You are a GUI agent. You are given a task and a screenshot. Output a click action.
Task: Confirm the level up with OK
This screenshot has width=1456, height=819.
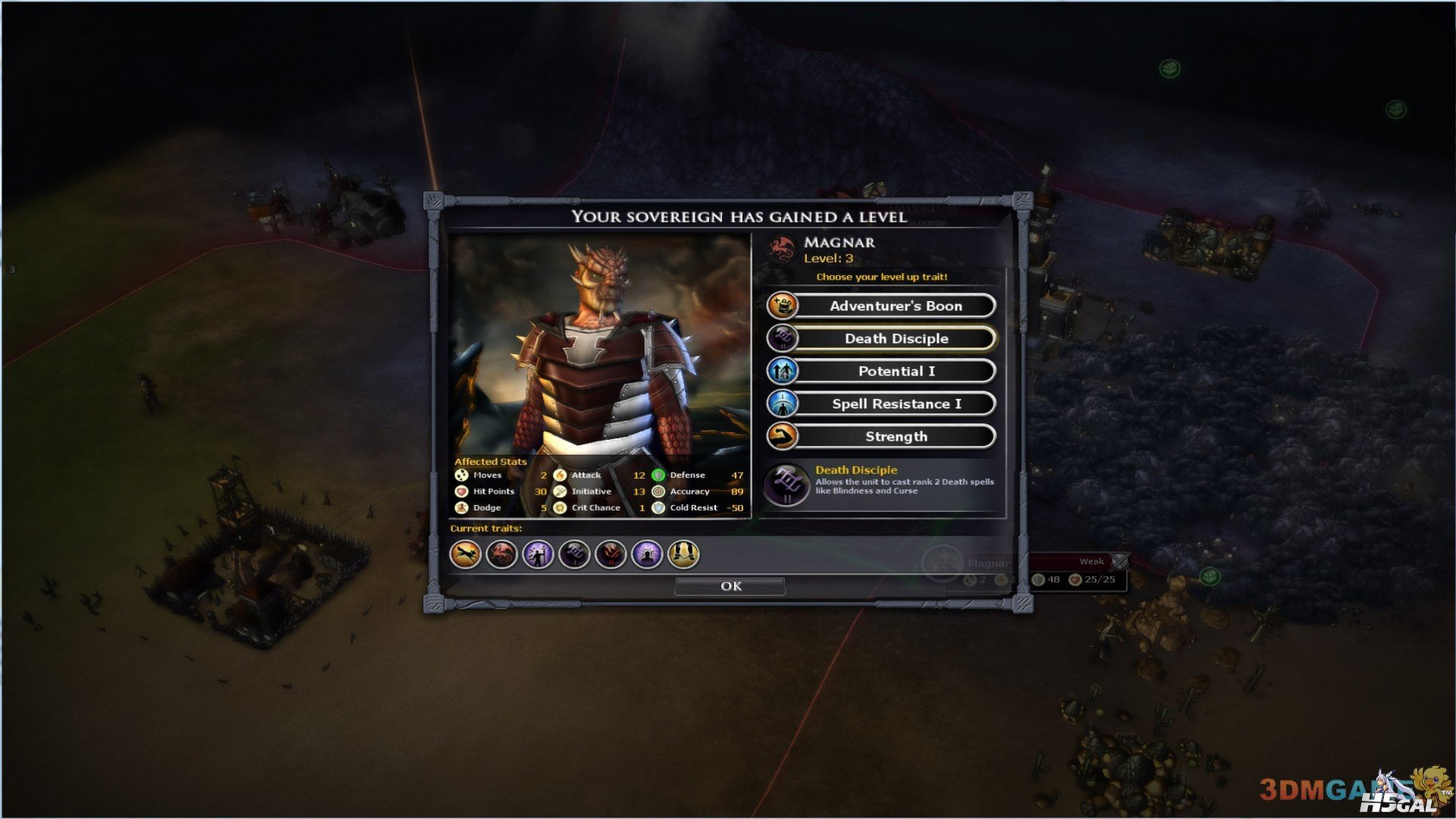point(730,586)
